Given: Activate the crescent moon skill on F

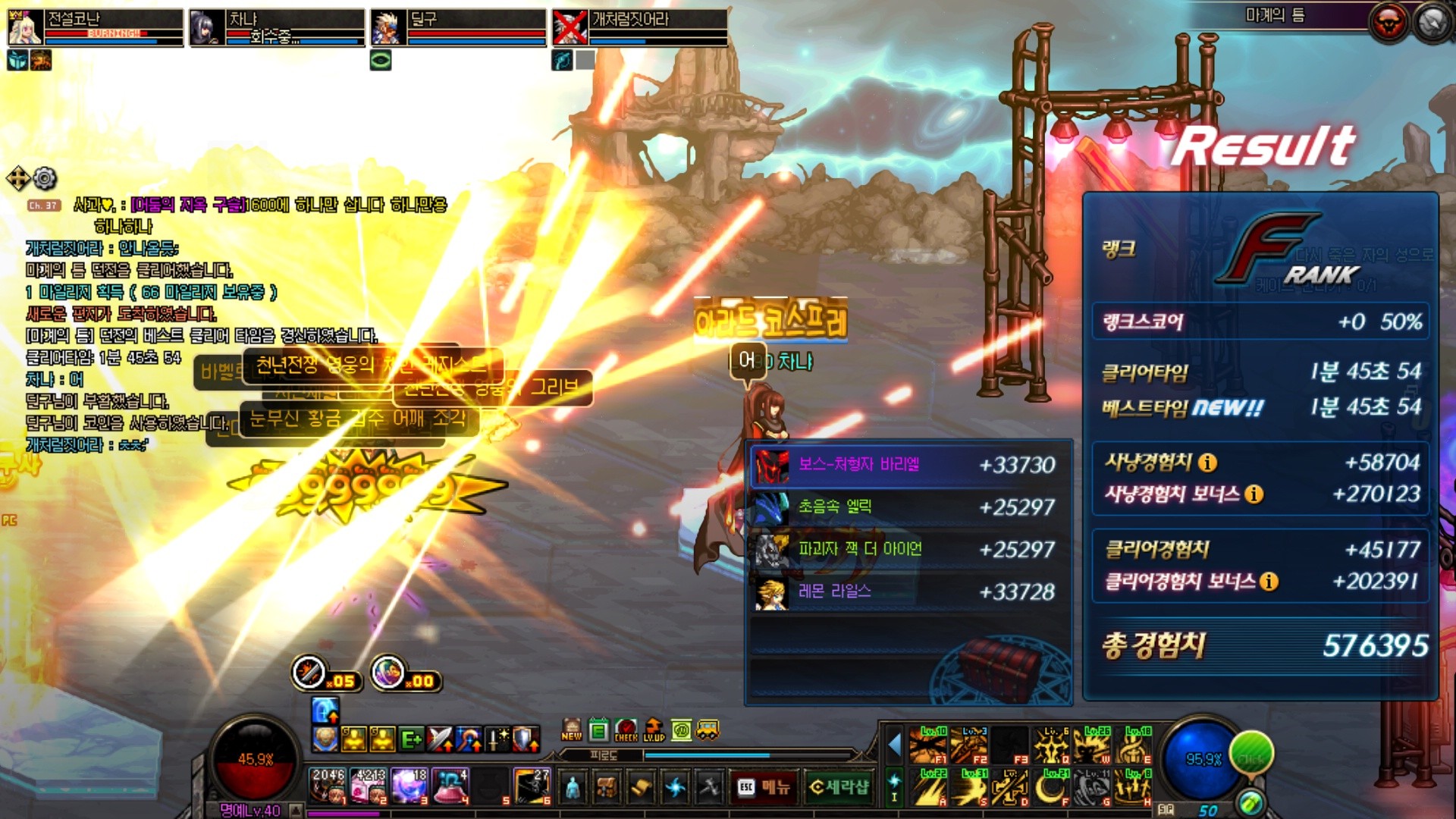Looking at the screenshot, I should (1051, 787).
